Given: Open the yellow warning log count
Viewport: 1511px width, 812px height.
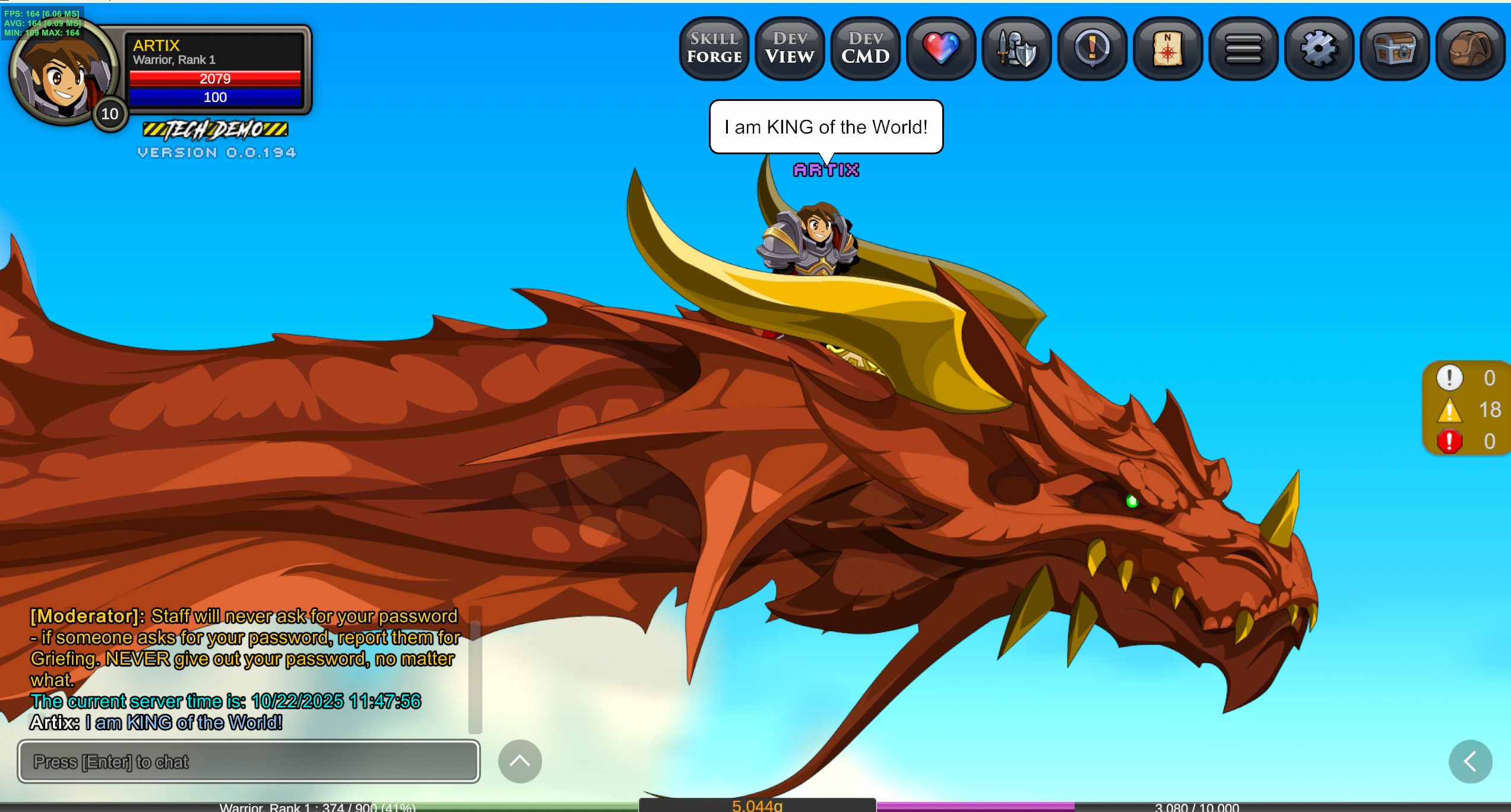Looking at the screenshot, I should [x=1468, y=410].
